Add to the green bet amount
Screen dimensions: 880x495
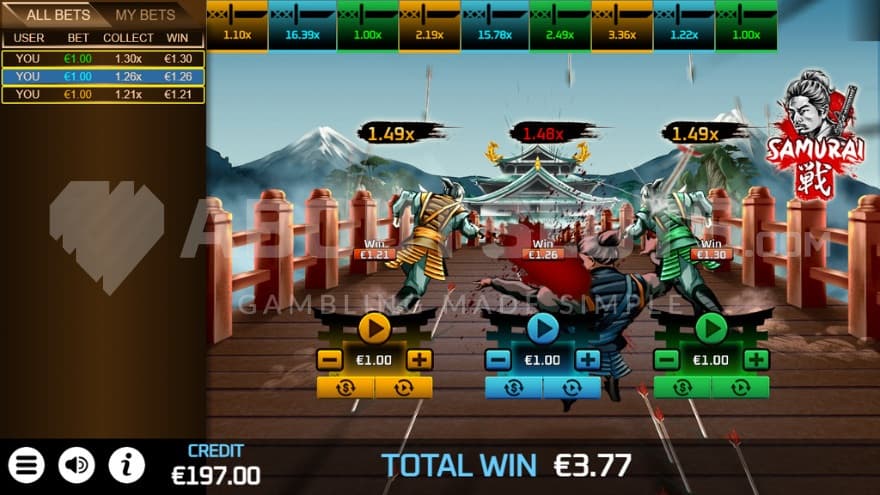tap(757, 360)
